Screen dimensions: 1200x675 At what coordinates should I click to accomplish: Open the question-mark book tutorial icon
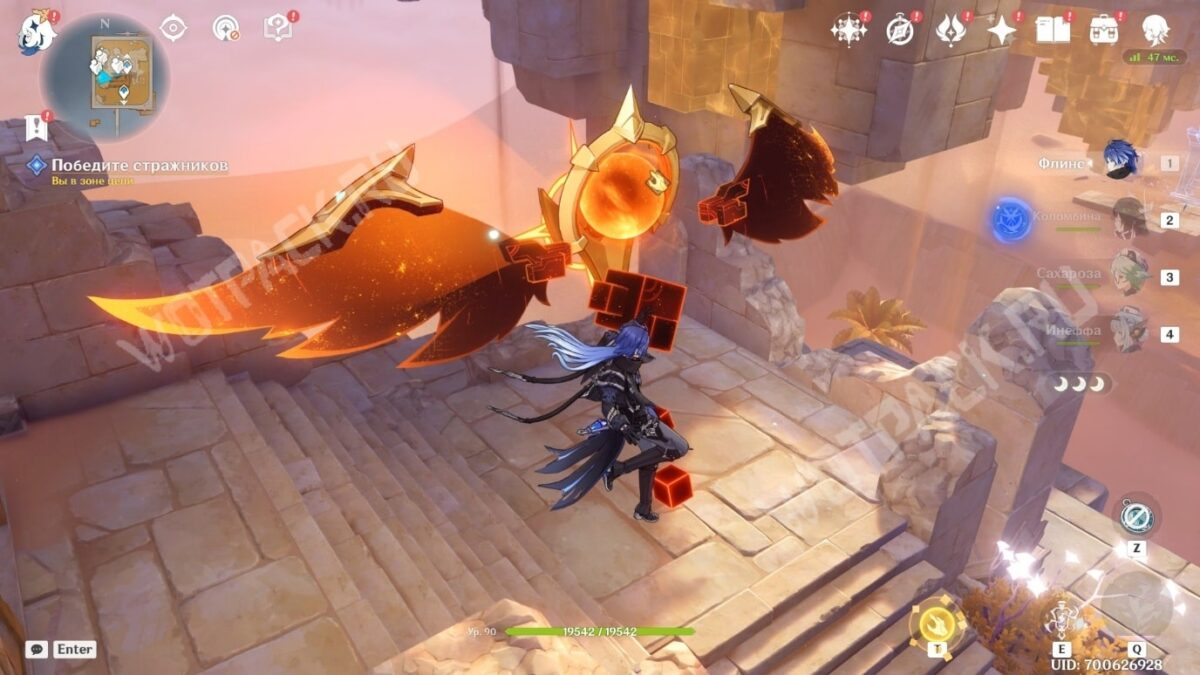[276, 28]
